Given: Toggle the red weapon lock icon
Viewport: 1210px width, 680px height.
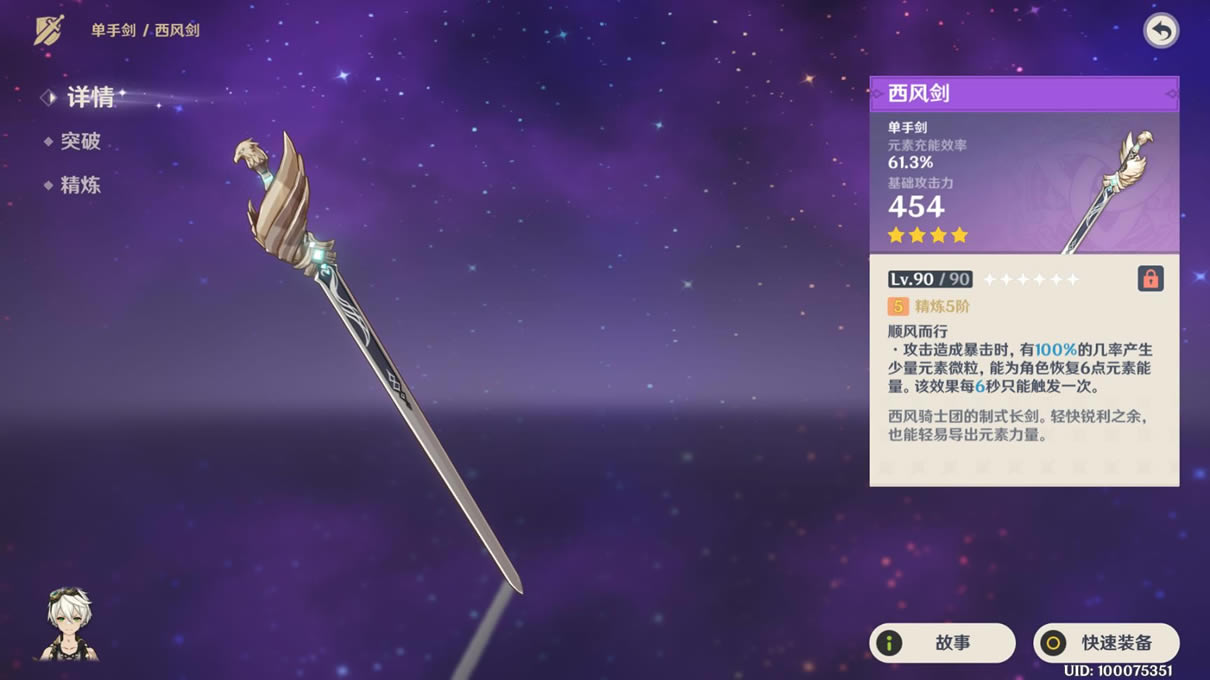Looking at the screenshot, I should (x=1150, y=279).
